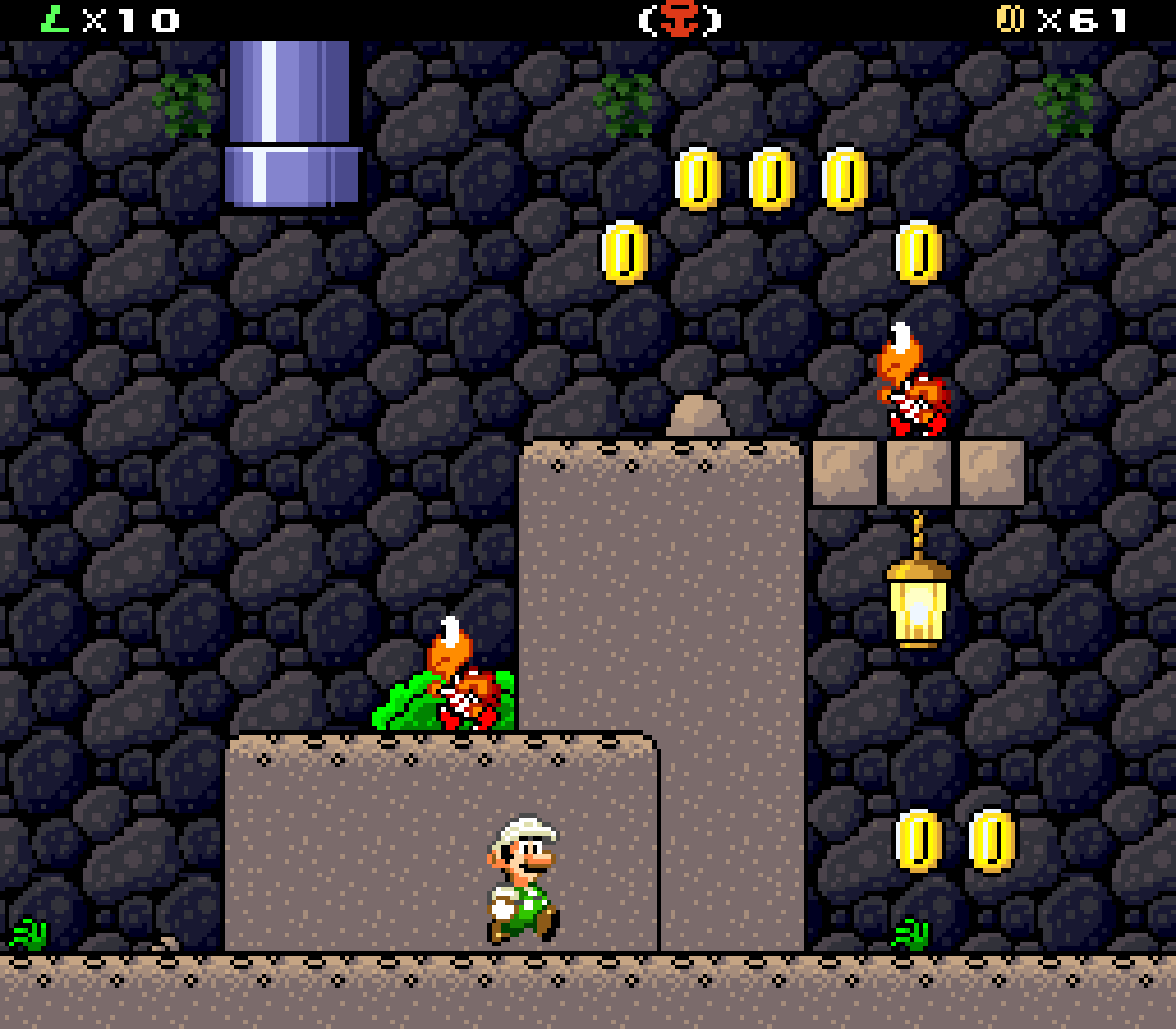Select the blue pipe at the top left
Viewport: 1176px width, 1029px height.
tap(289, 119)
